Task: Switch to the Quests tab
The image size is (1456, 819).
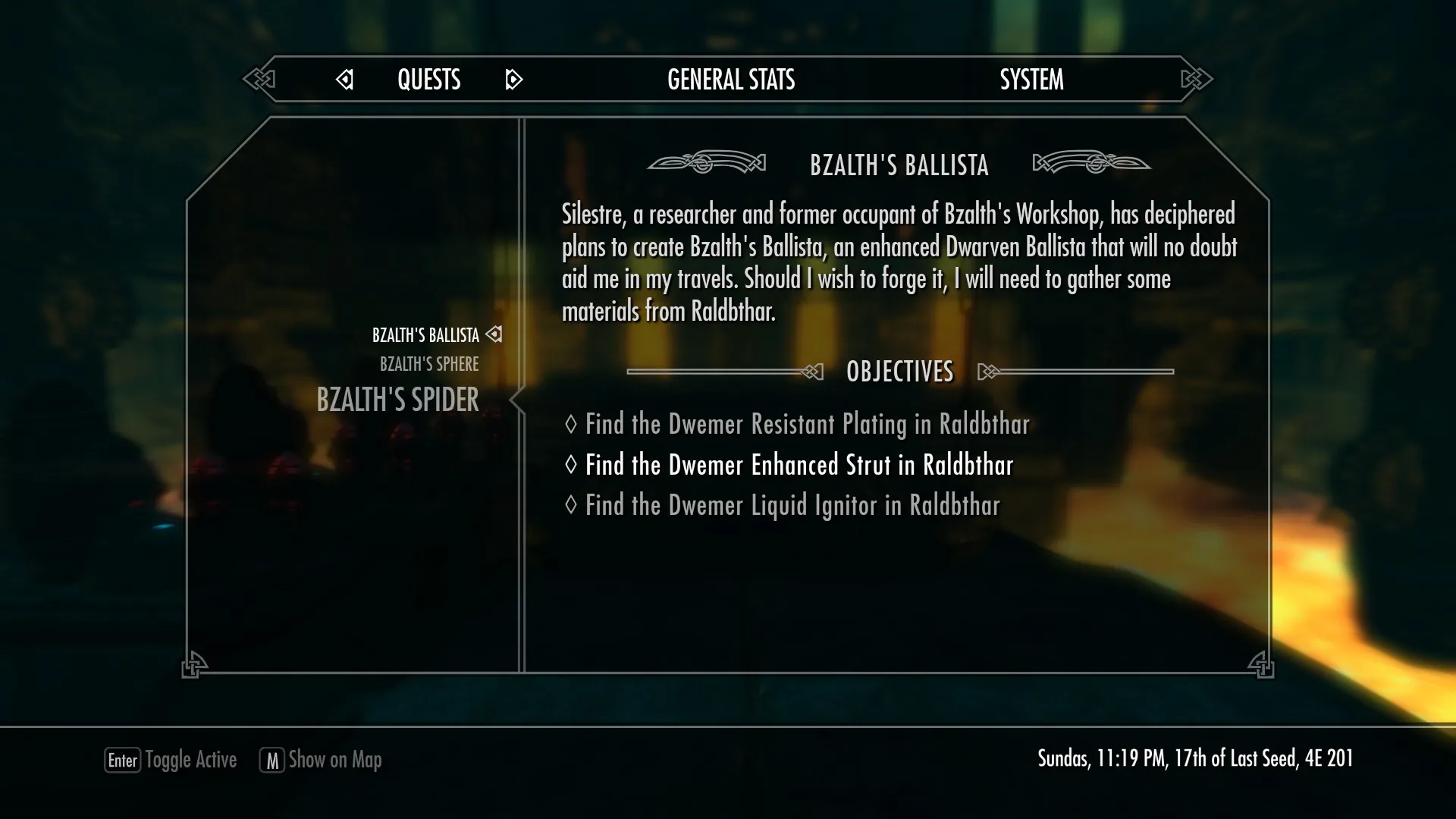Action: click(x=428, y=80)
